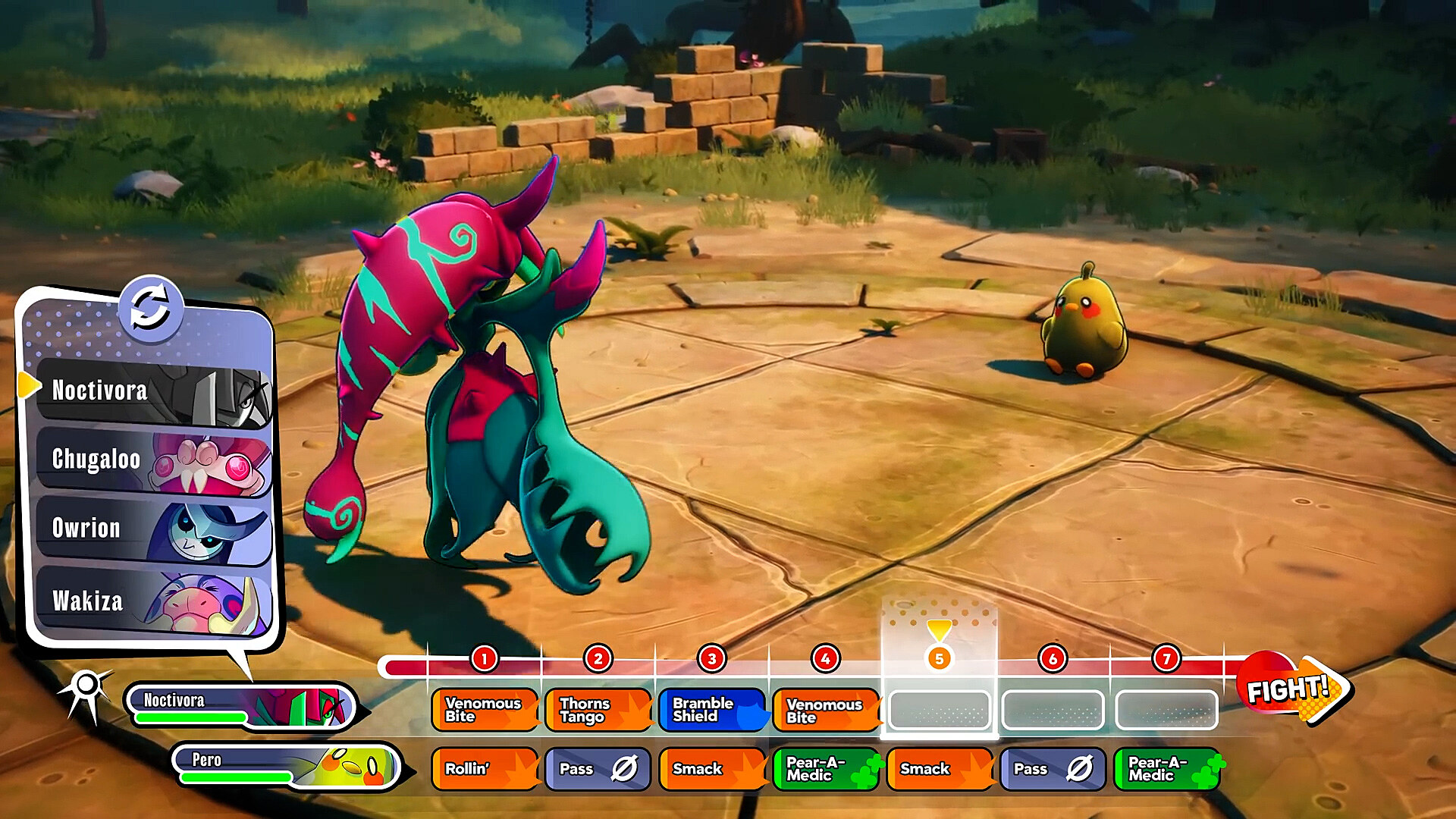This screenshot has width=1456, height=819.
Task: Open the Pero opponent creature panel
Action: click(x=287, y=767)
